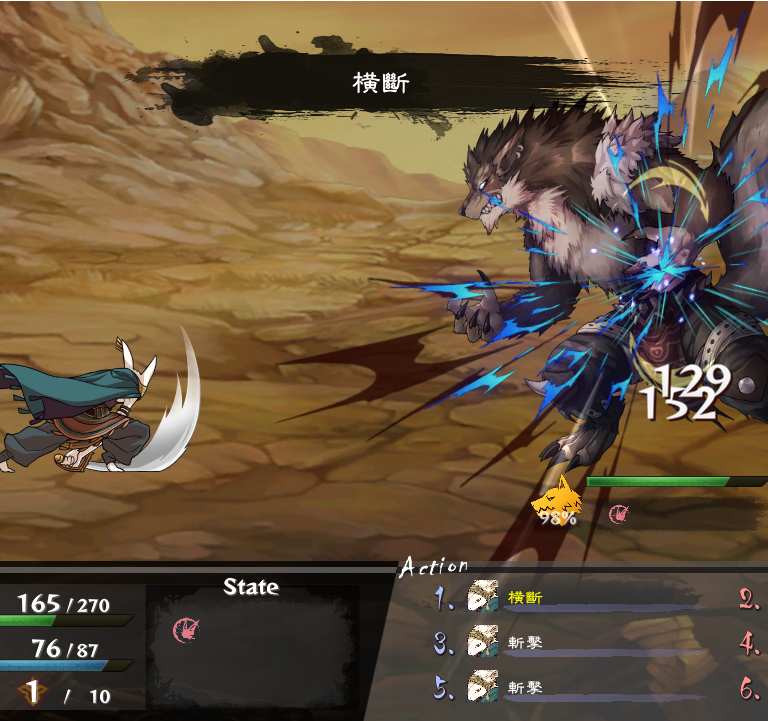Inspect the pink status icon in State panel
Image resolution: width=768 pixels, height=721 pixels.
click(x=184, y=629)
